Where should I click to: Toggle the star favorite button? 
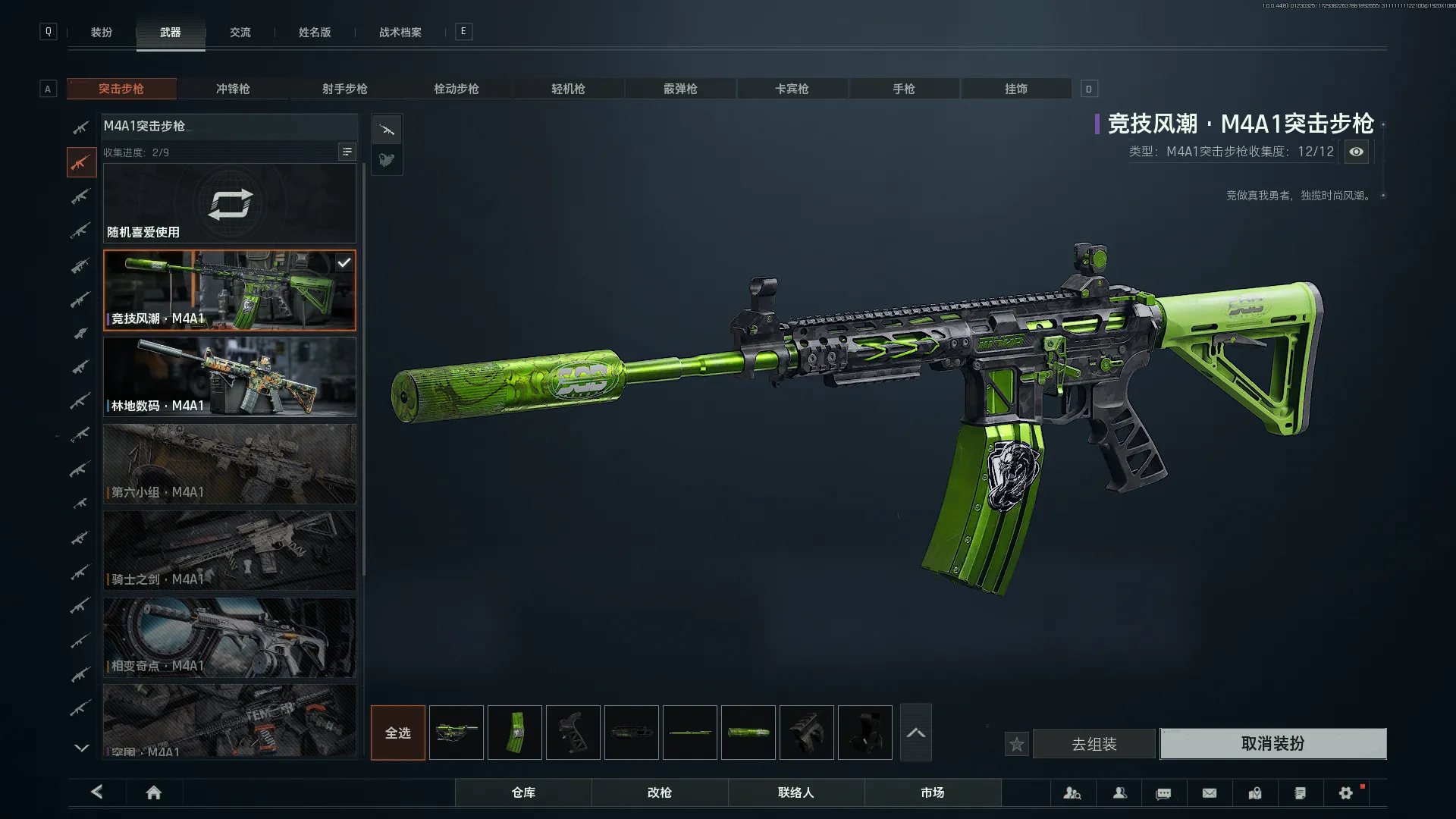coord(1017,745)
